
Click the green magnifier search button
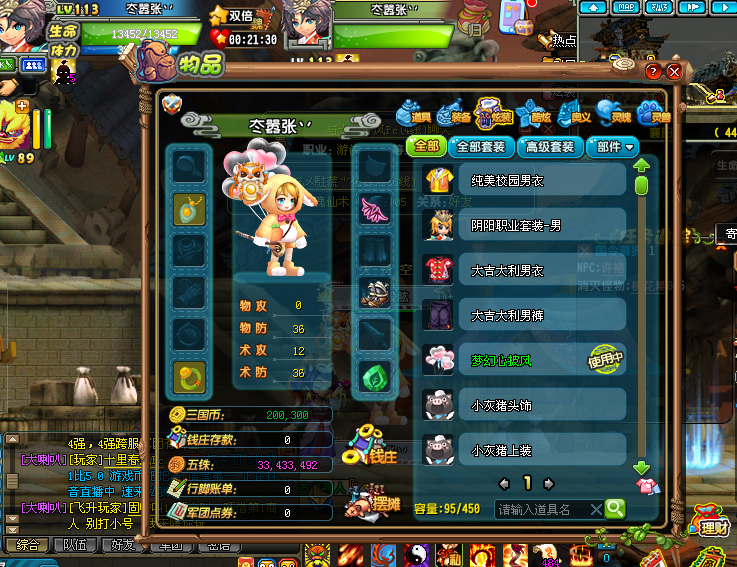pyautogui.click(x=615, y=509)
